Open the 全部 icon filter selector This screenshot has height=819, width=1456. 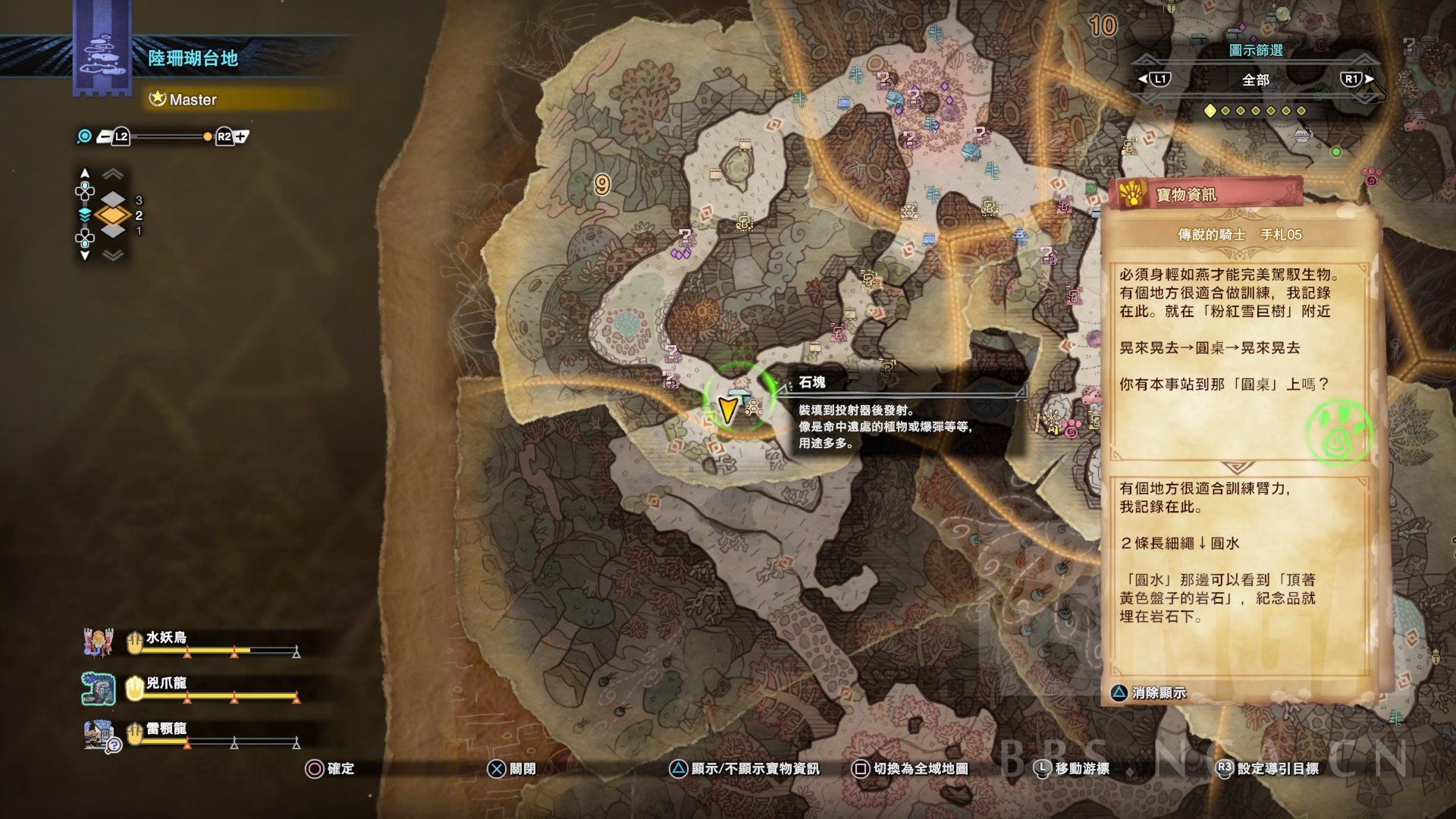tap(1256, 80)
